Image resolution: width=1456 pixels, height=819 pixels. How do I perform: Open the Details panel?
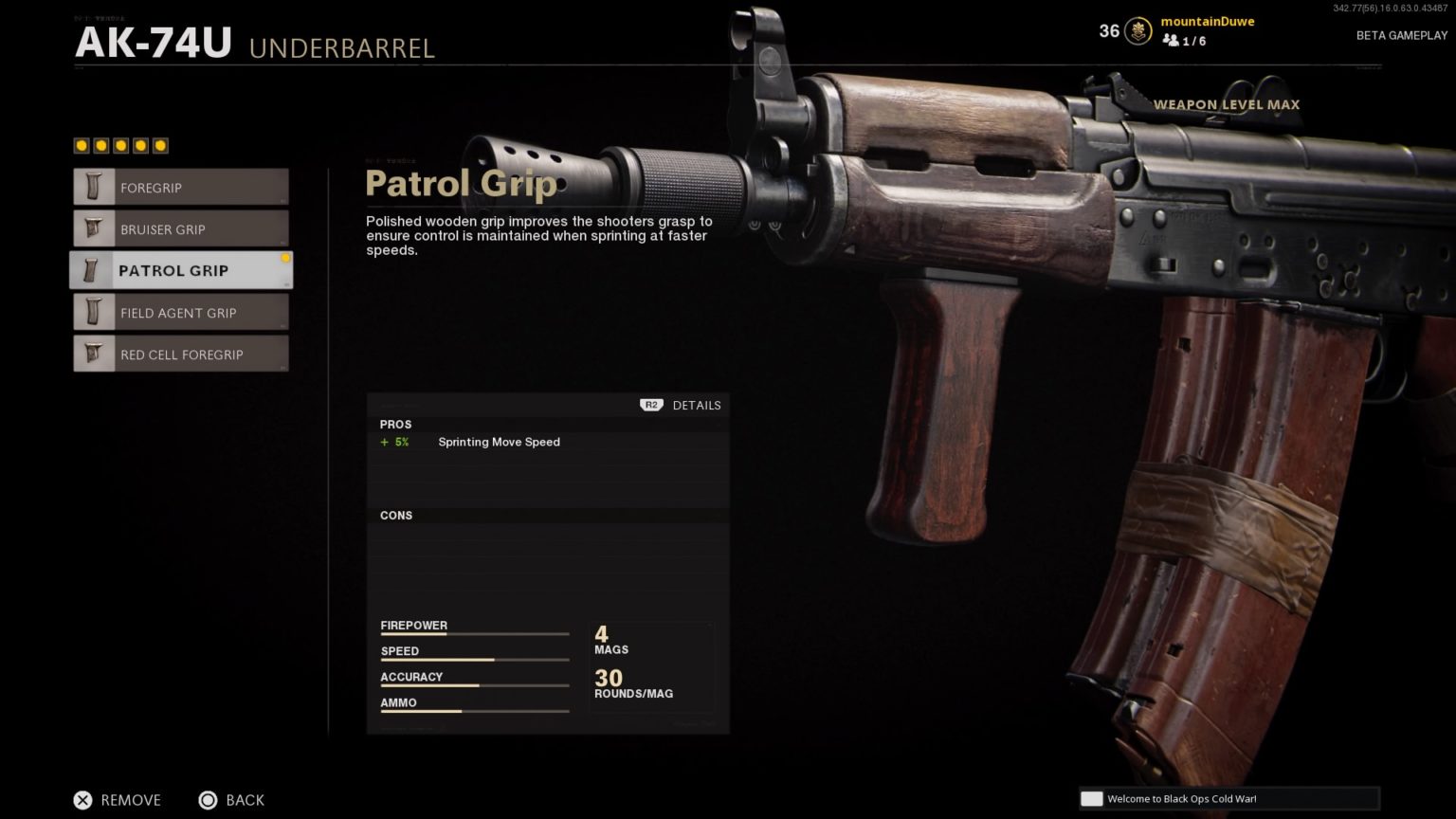pos(697,405)
